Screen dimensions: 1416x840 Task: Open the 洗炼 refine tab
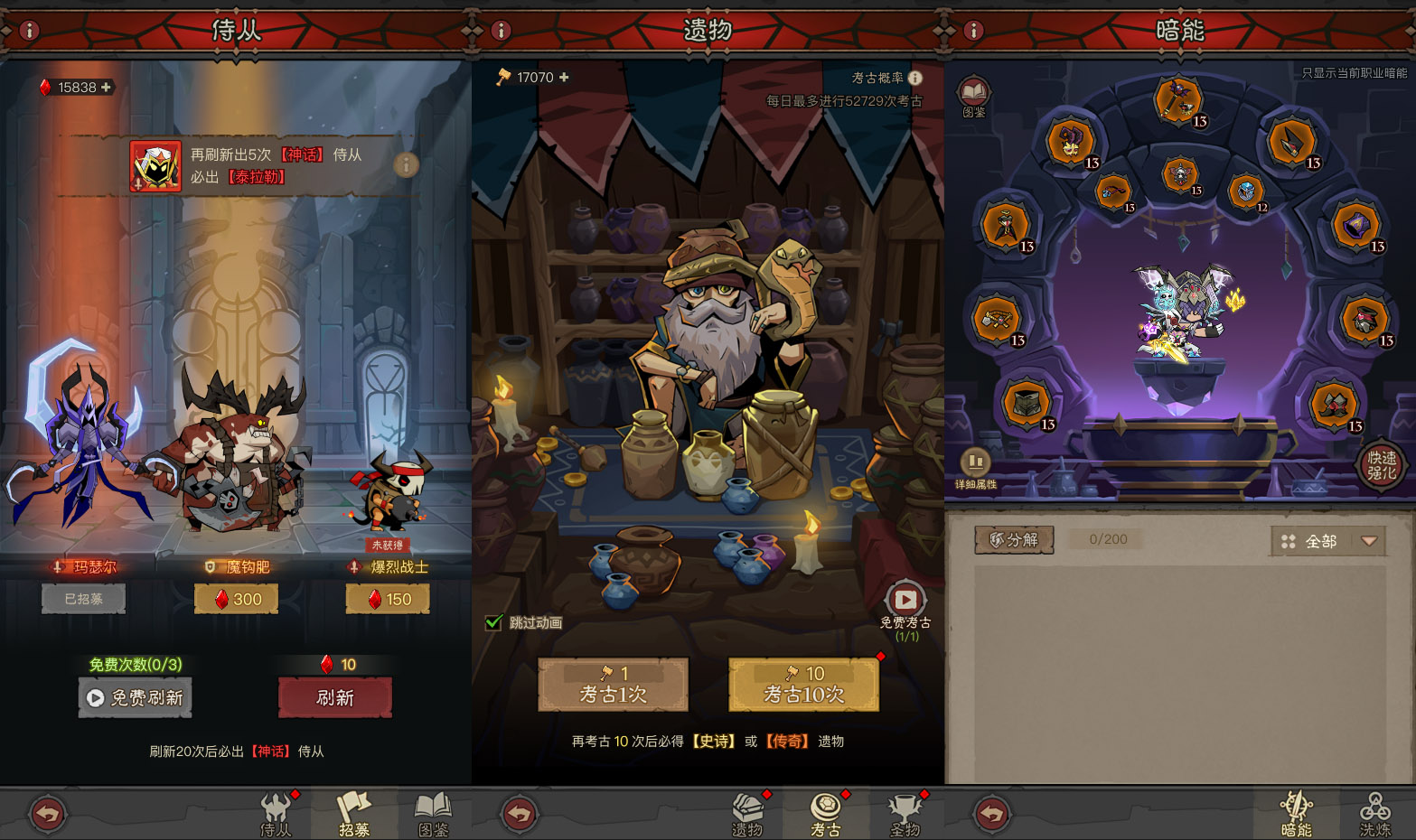(1374, 814)
